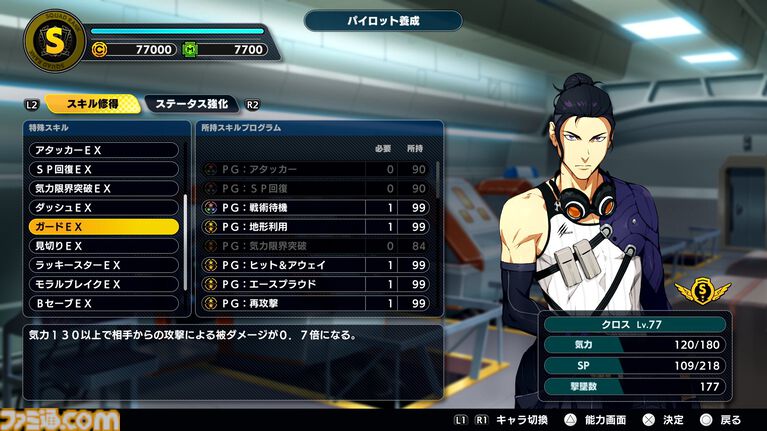Choose the PG:再攻撃 program row

[x=315, y=303]
